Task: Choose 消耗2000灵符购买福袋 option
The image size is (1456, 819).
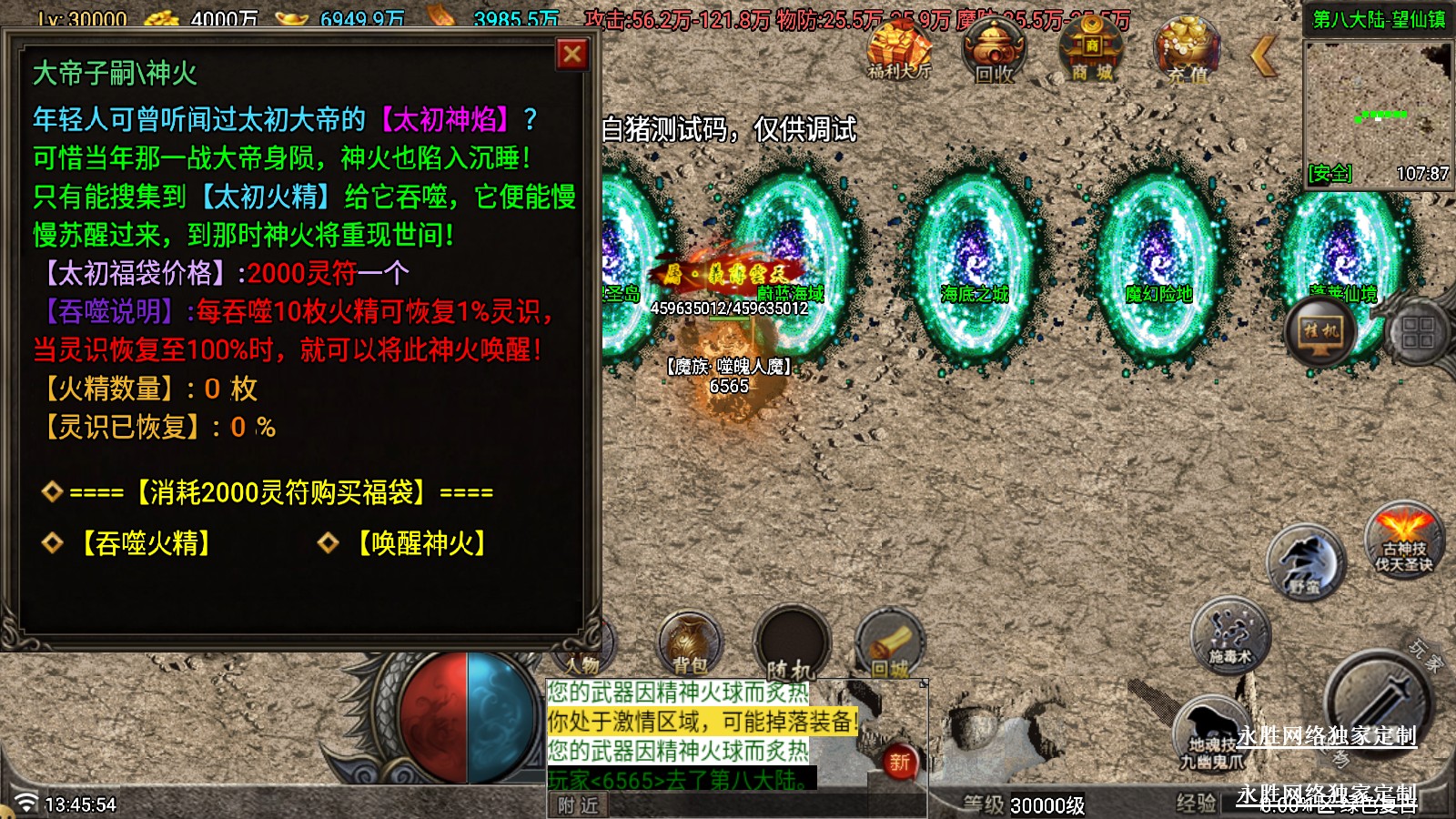Action: point(281,492)
